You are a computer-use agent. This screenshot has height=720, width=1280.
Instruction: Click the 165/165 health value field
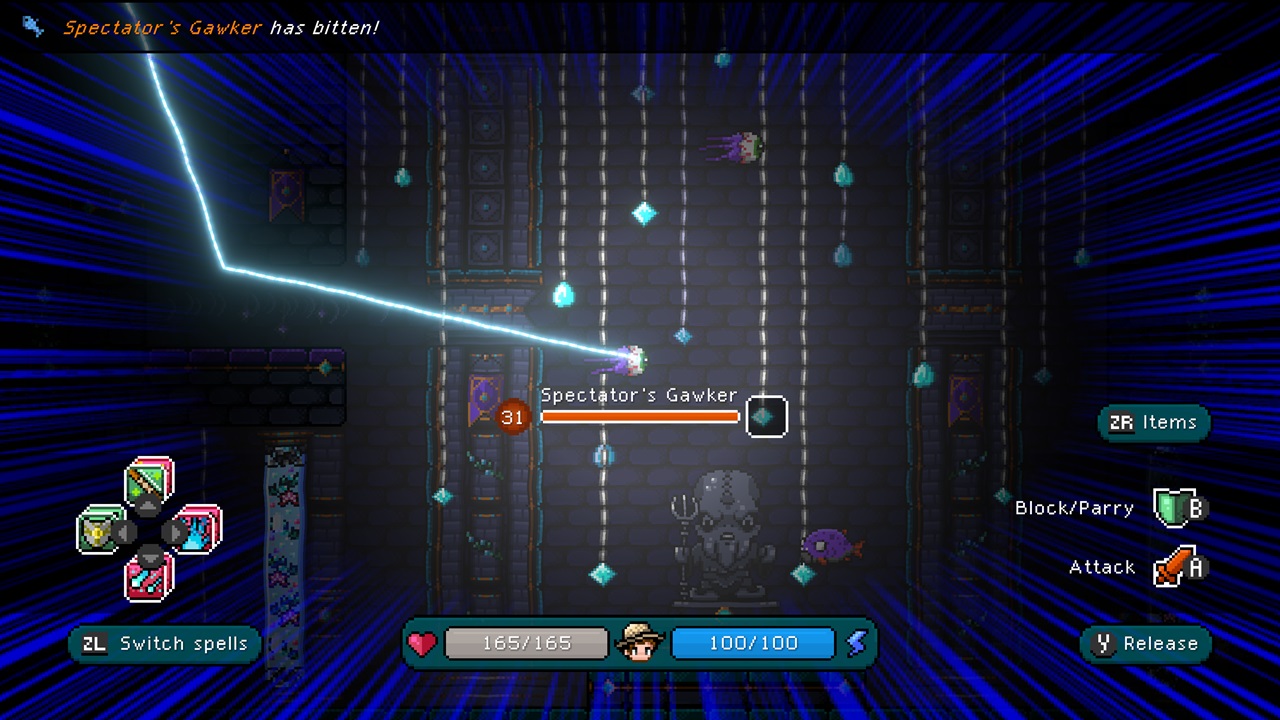[525, 643]
